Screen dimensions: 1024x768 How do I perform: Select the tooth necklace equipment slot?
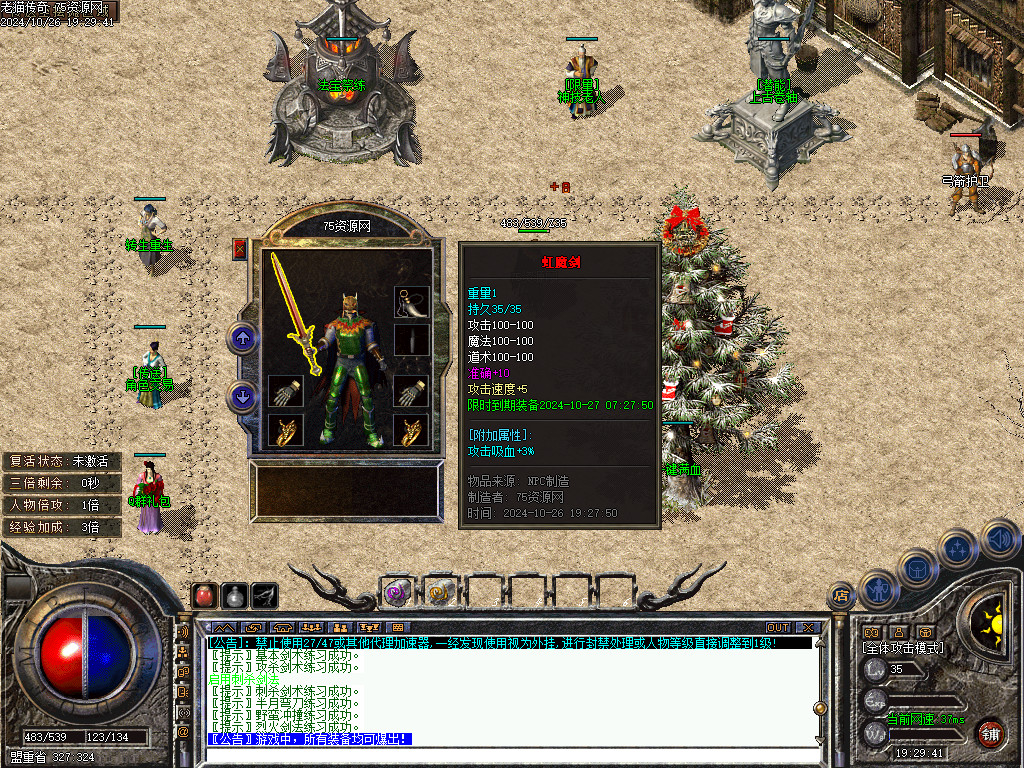pyautogui.click(x=411, y=300)
